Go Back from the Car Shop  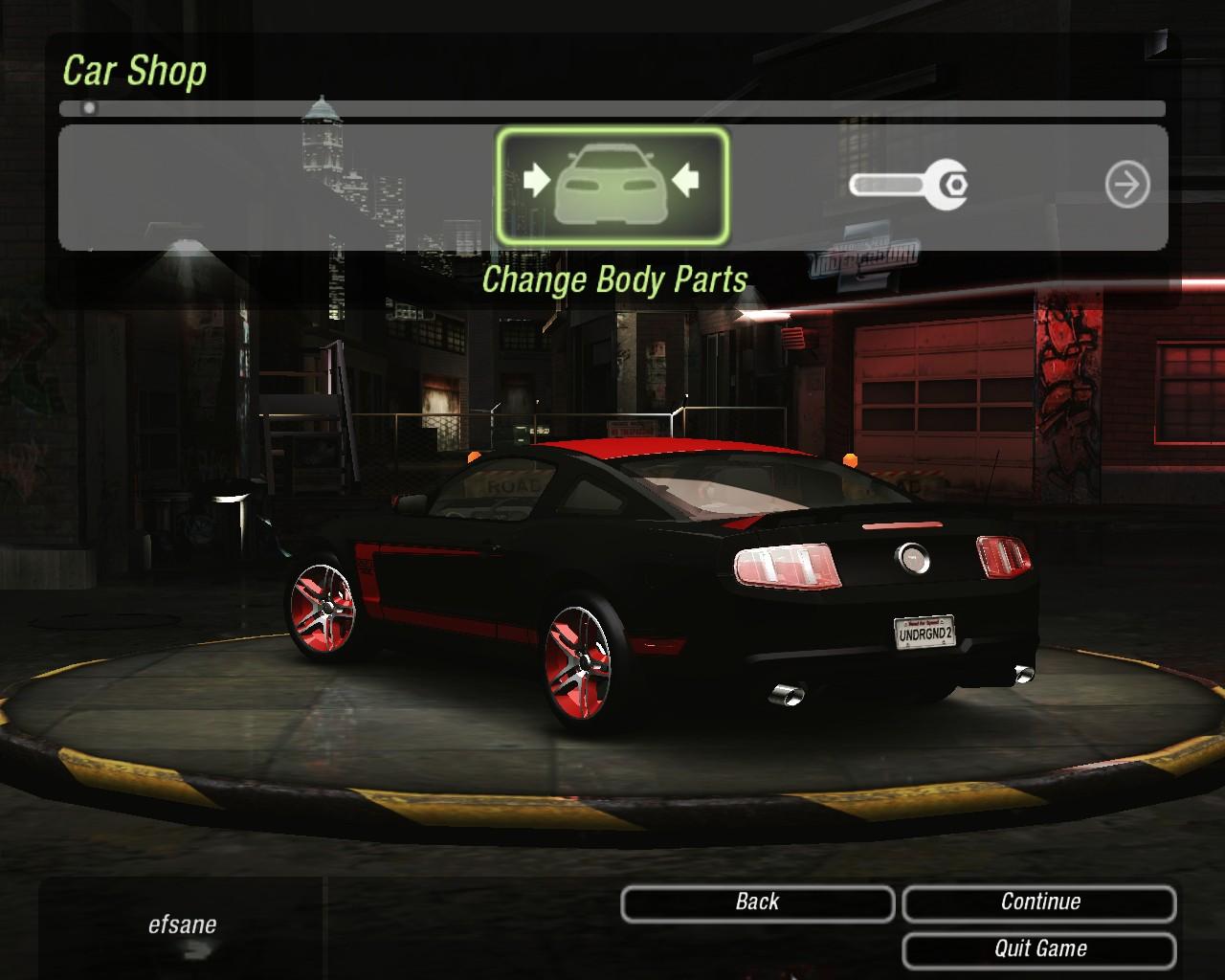pyautogui.click(x=757, y=902)
